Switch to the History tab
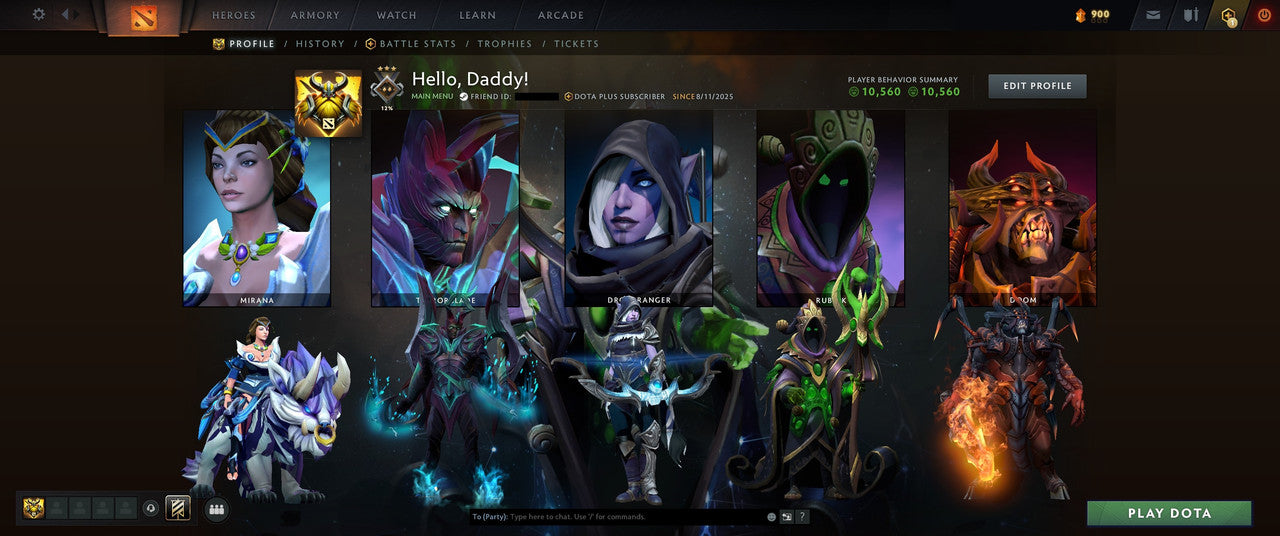The height and width of the screenshot is (536, 1280). [320, 44]
